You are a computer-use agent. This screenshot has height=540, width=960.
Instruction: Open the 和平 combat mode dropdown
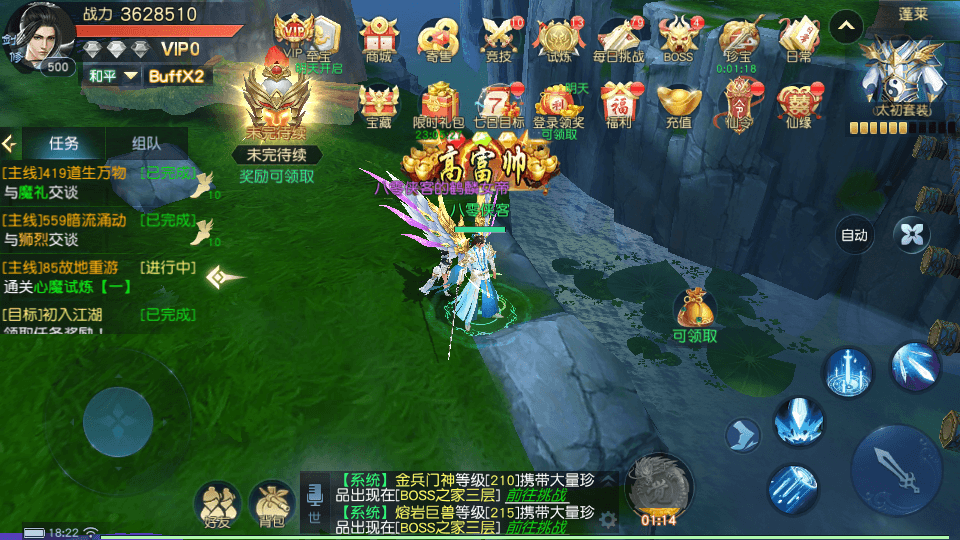click(110, 76)
